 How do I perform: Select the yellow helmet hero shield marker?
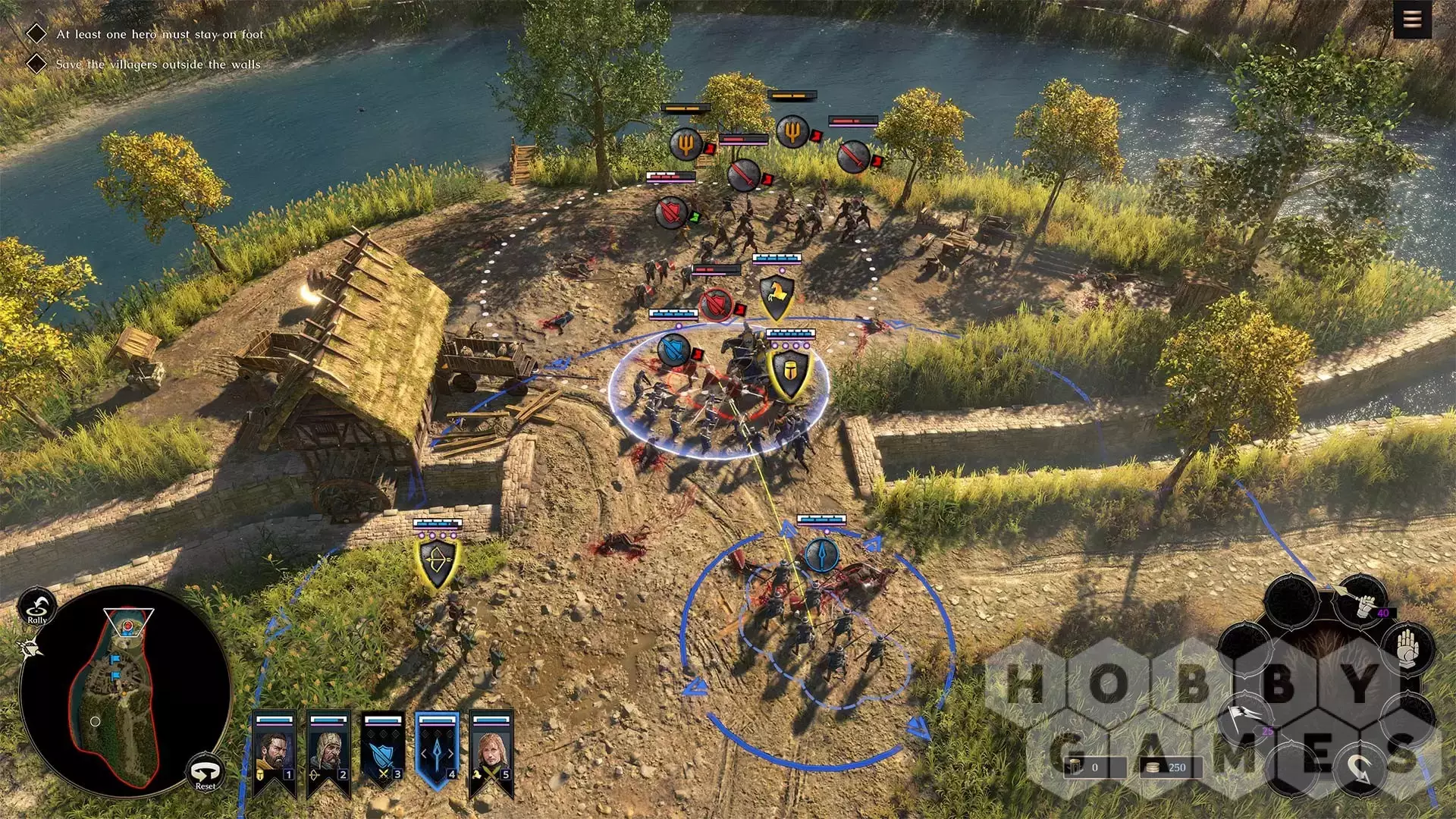point(789,372)
